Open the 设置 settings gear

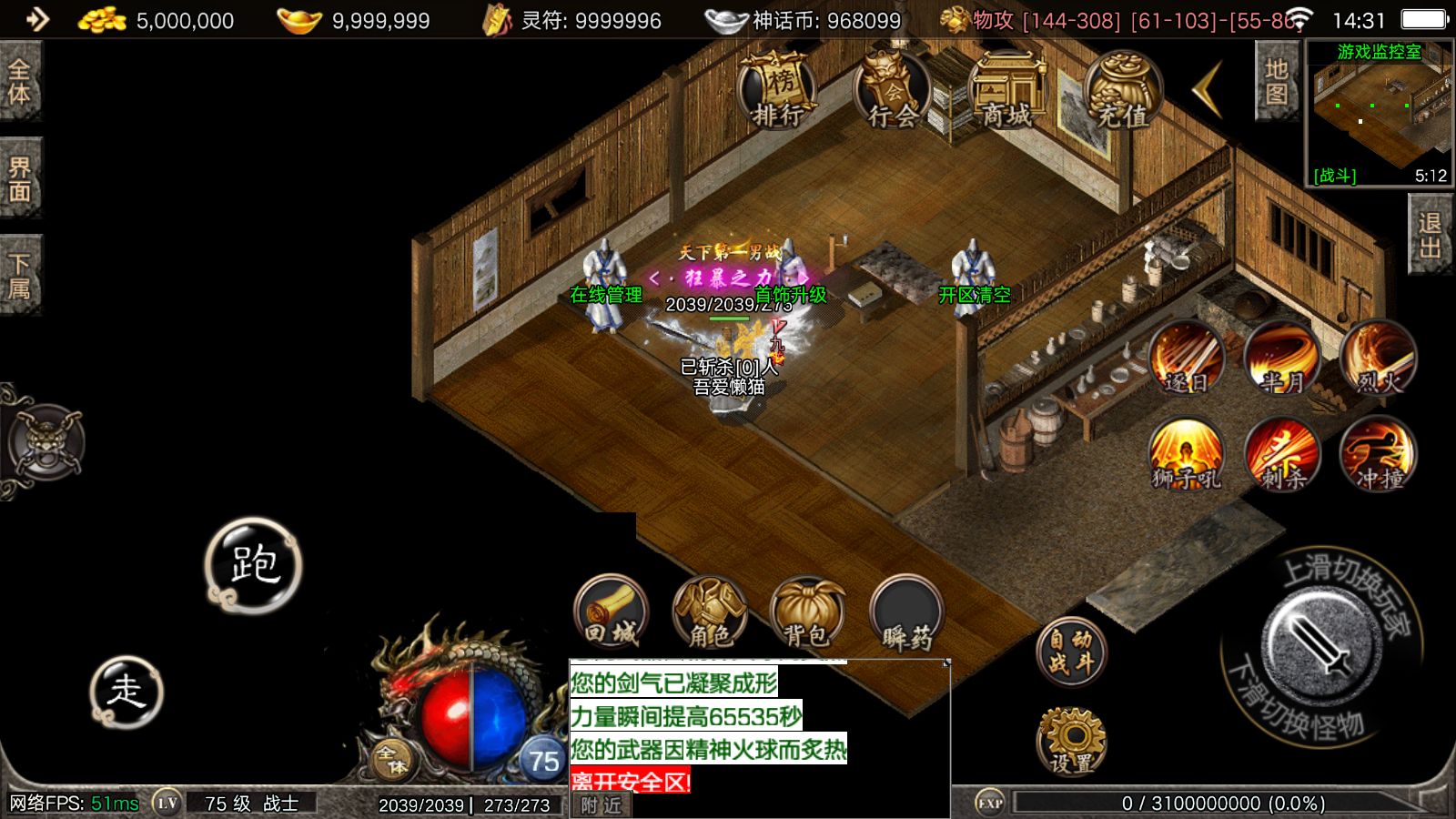(1071, 741)
